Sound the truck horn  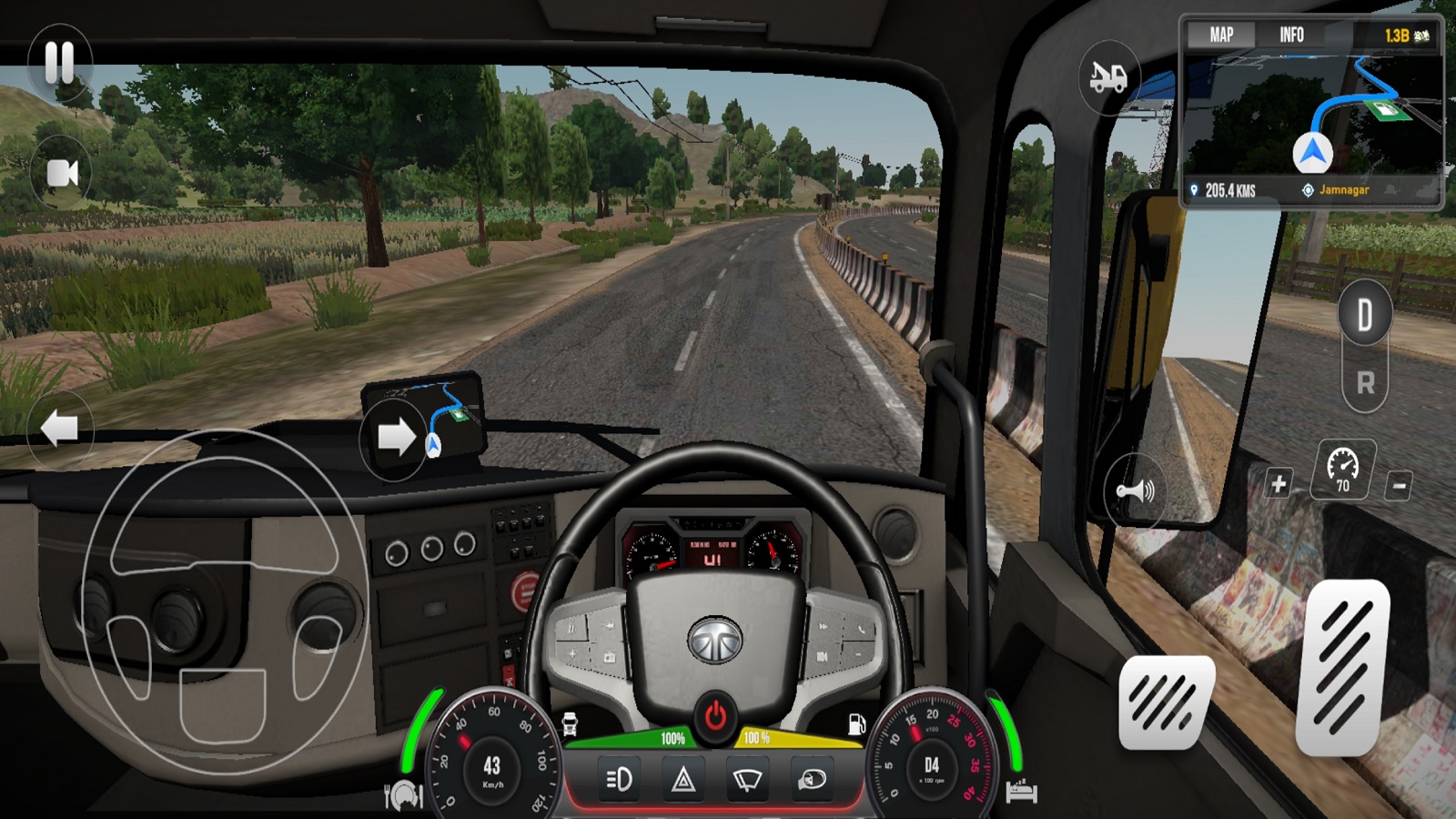pos(1135,491)
